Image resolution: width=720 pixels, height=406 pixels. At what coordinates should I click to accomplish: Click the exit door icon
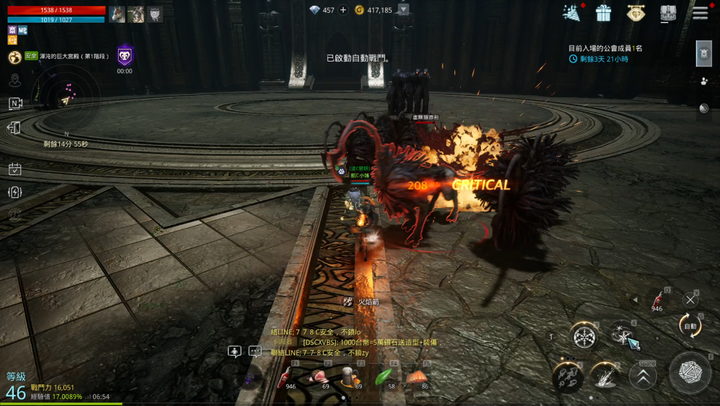[15, 128]
